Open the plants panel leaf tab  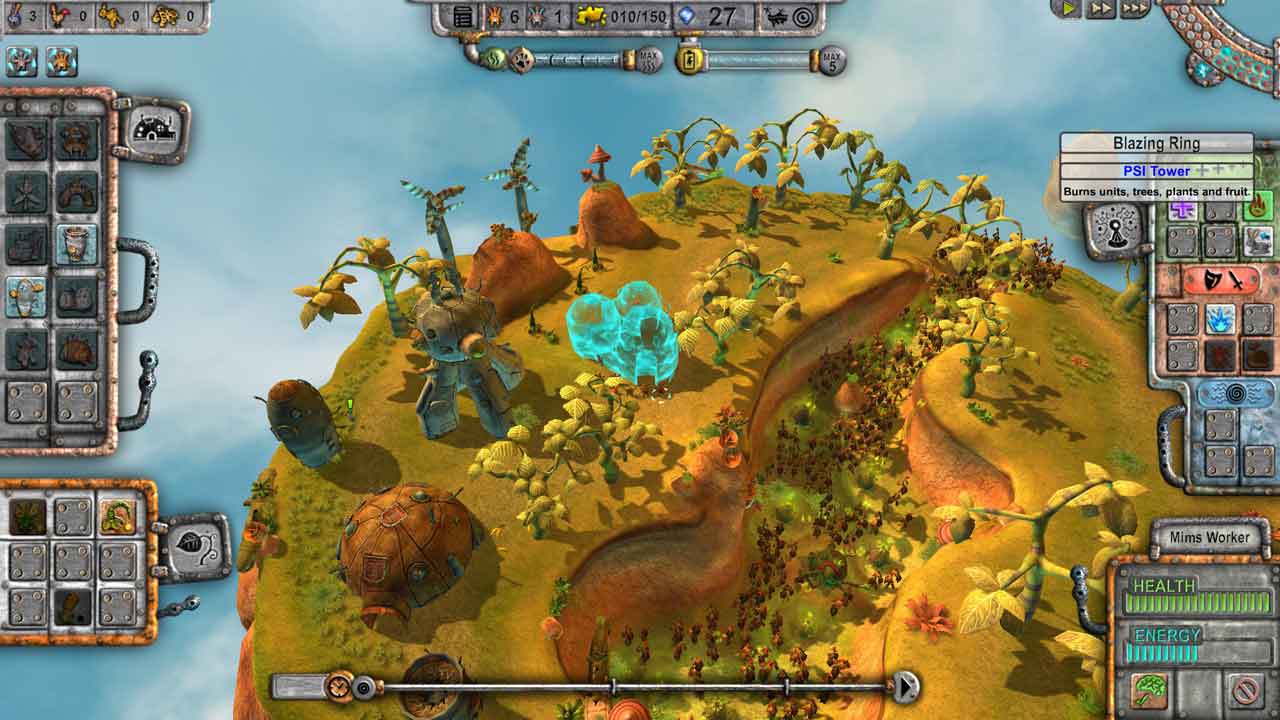coord(194,547)
